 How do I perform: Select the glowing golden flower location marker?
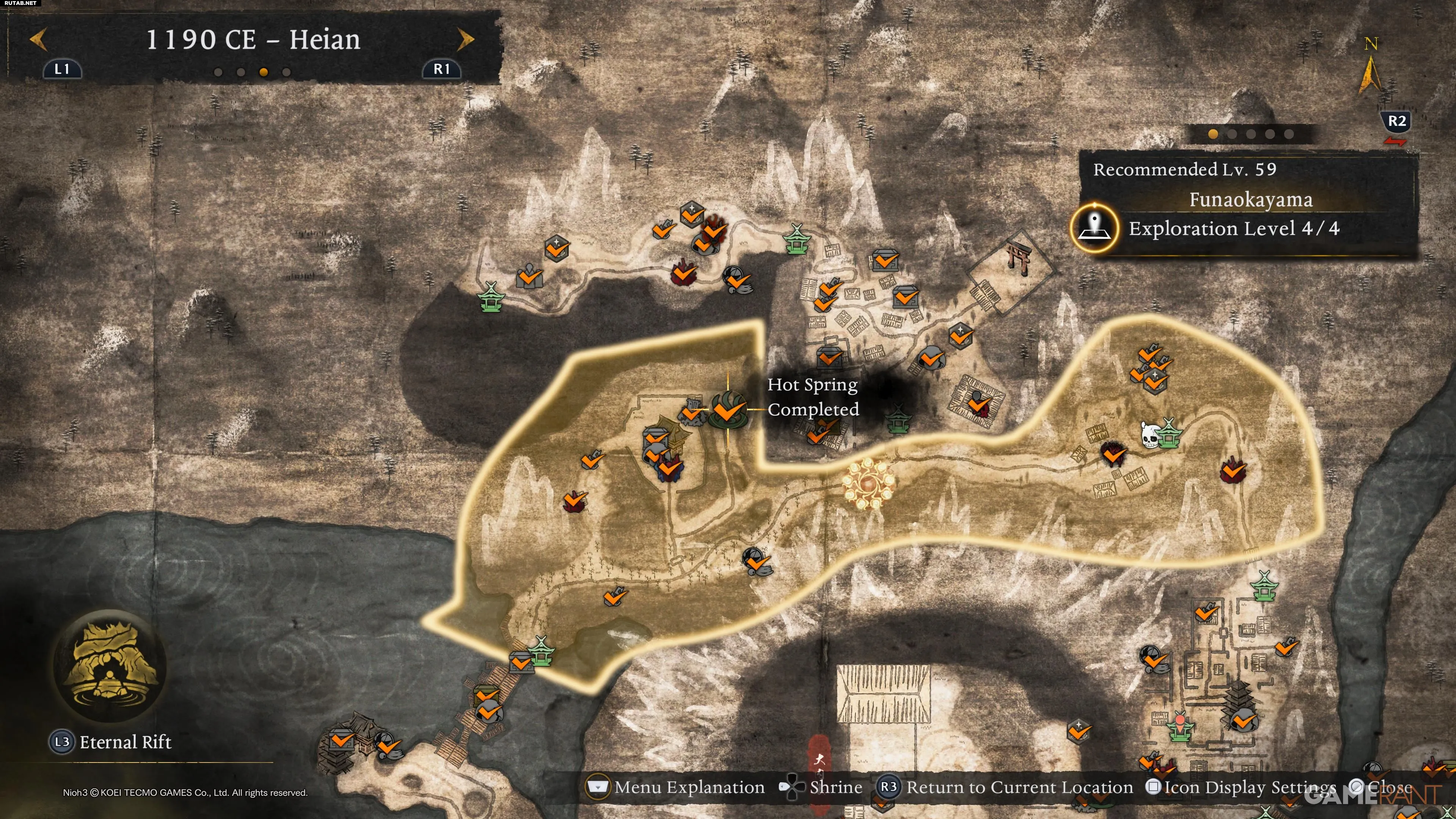[868, 483]
